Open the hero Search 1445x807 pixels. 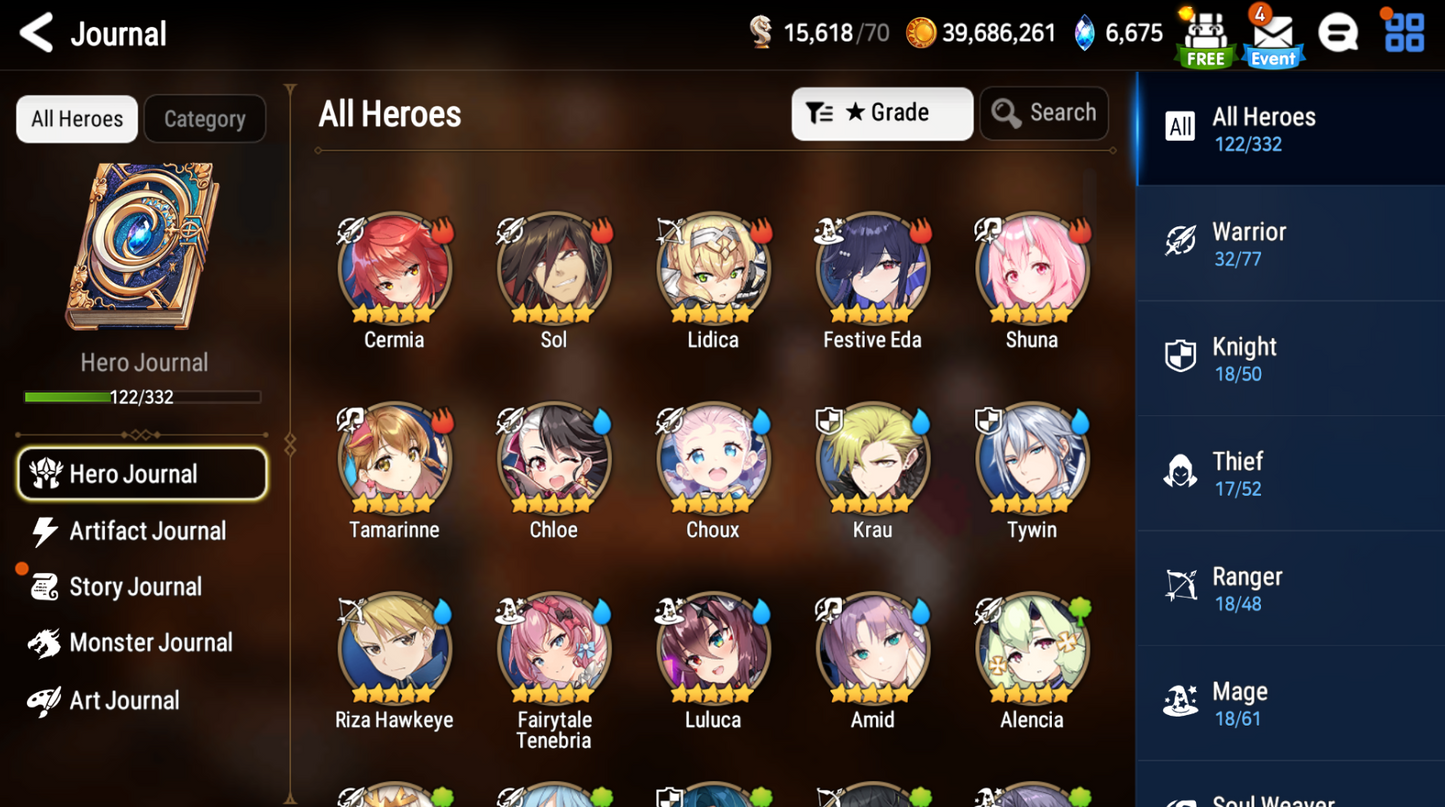tap(1043, 113)
